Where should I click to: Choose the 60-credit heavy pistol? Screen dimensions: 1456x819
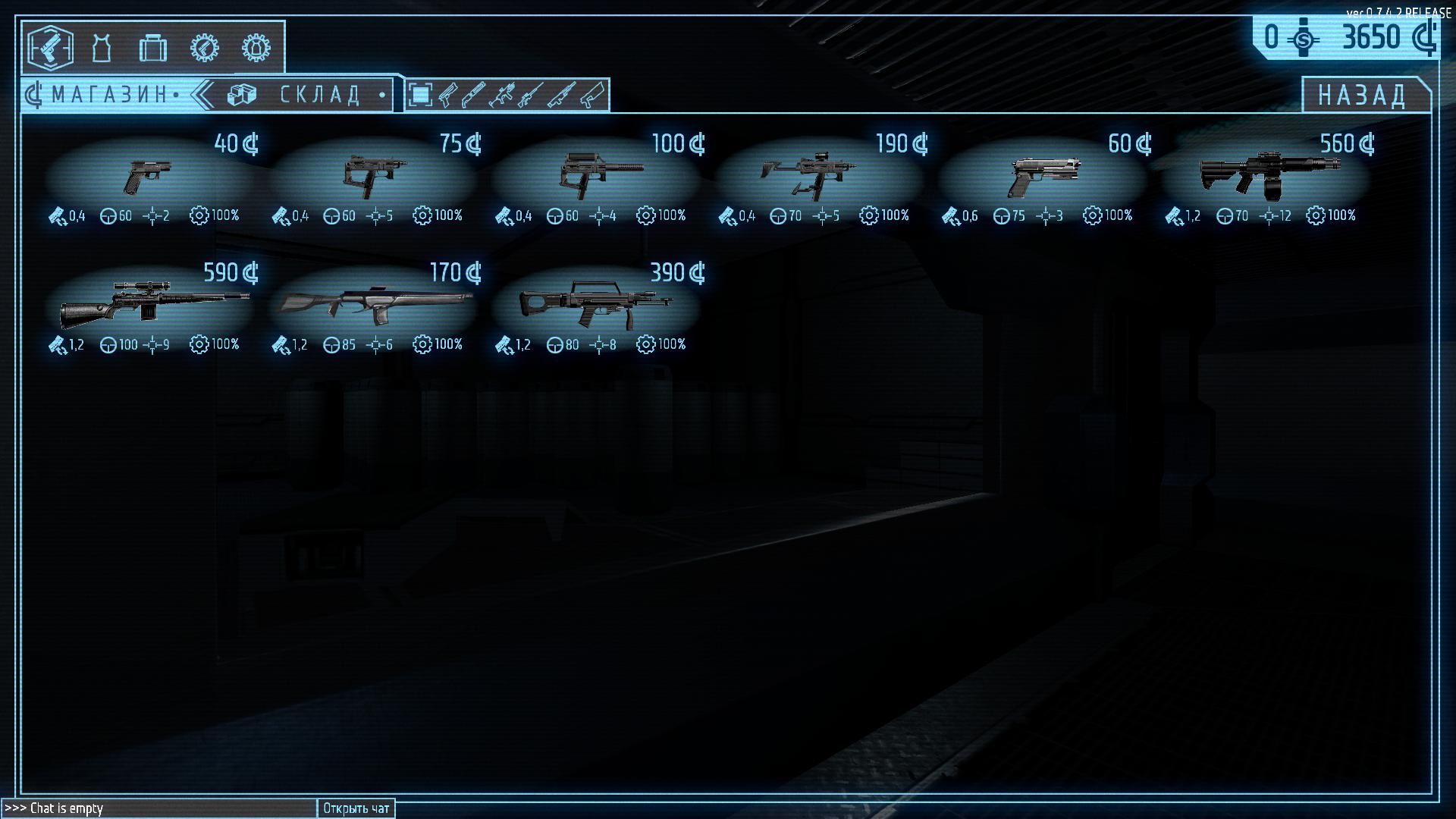1042,177
